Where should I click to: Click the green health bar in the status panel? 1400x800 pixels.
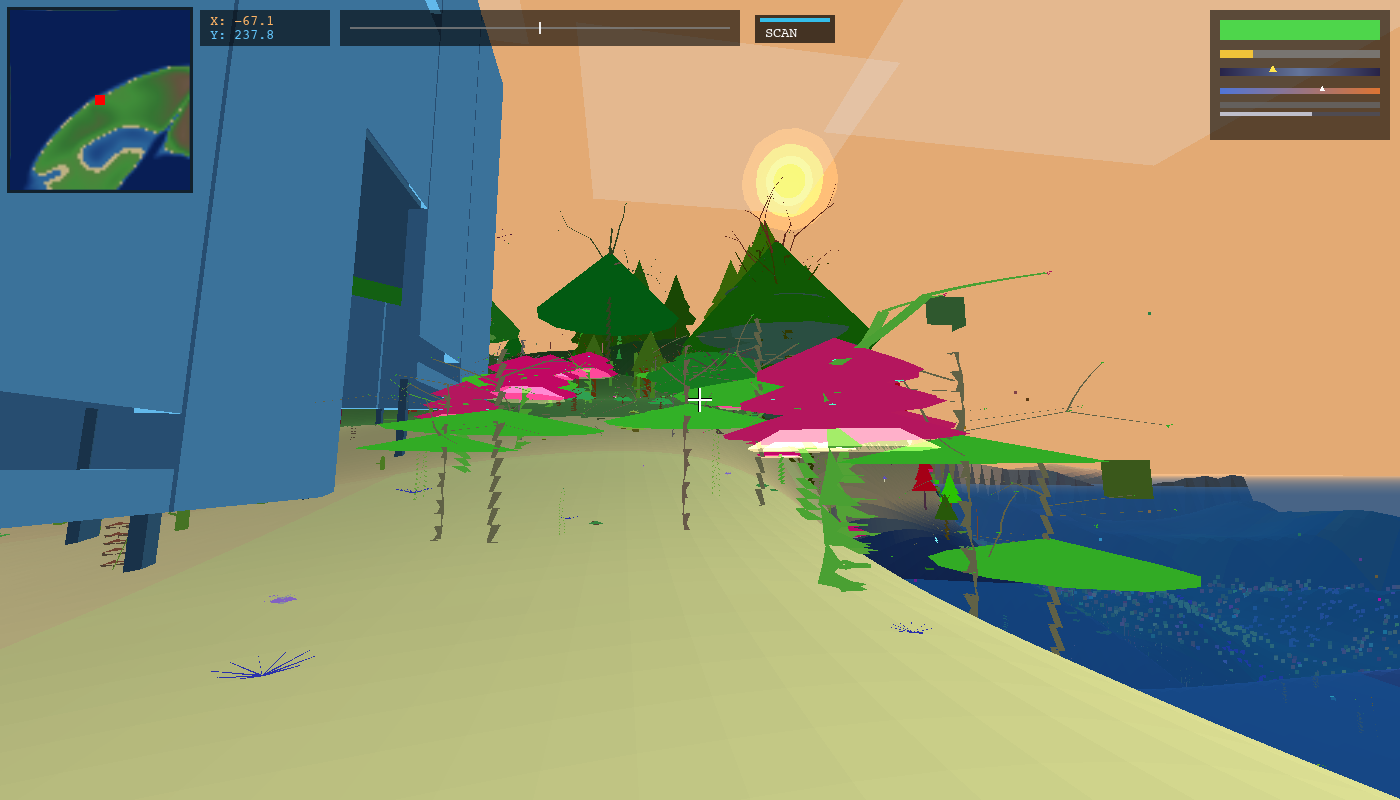coord(1300,30)
